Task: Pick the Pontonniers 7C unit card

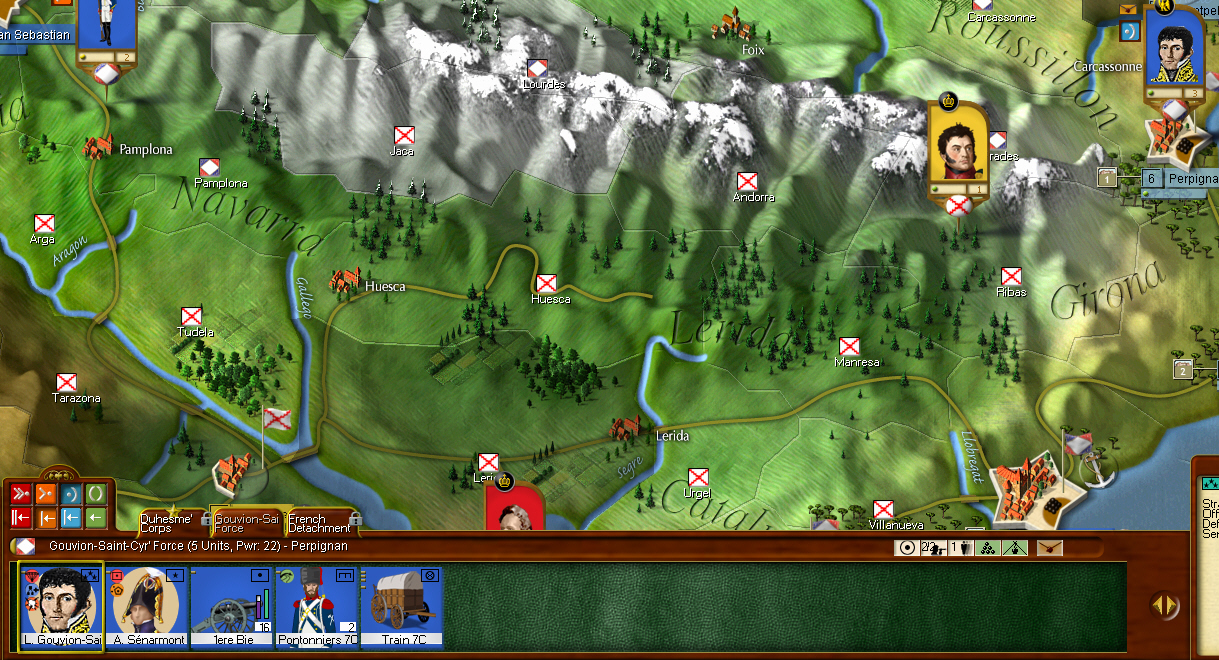Action: 316,606
